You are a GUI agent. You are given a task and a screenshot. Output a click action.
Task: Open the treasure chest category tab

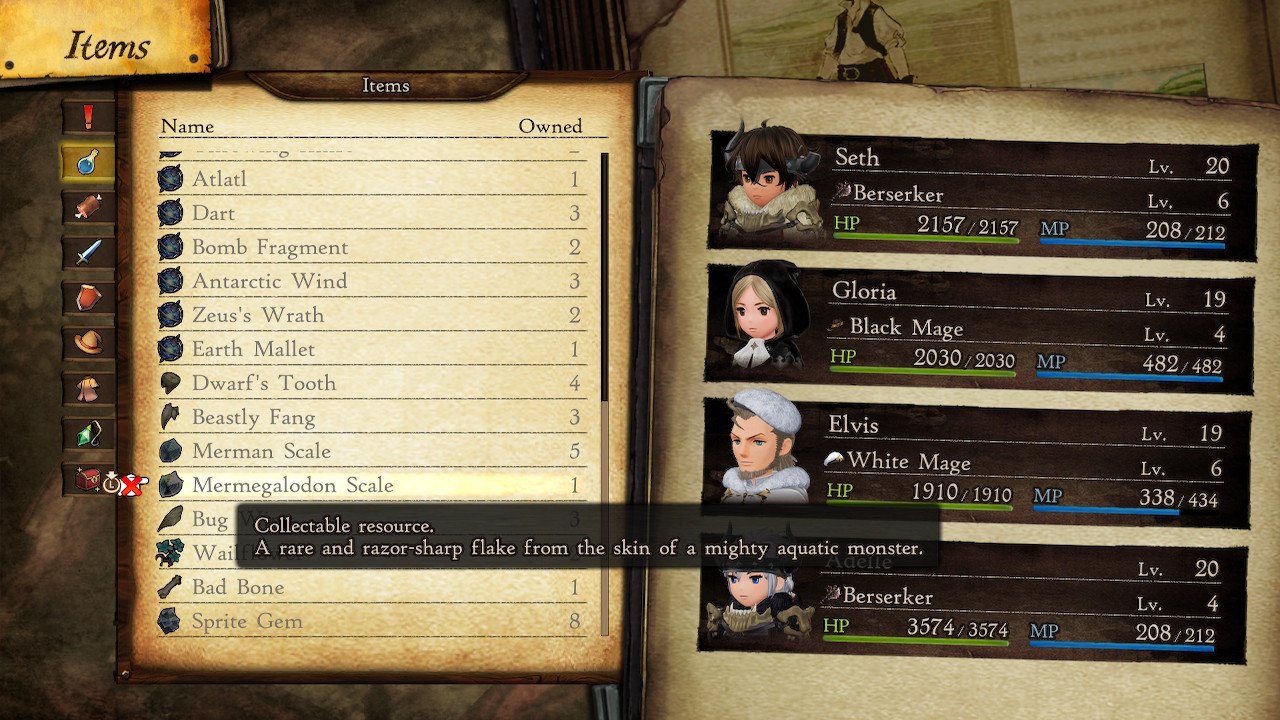click(88, 479)
